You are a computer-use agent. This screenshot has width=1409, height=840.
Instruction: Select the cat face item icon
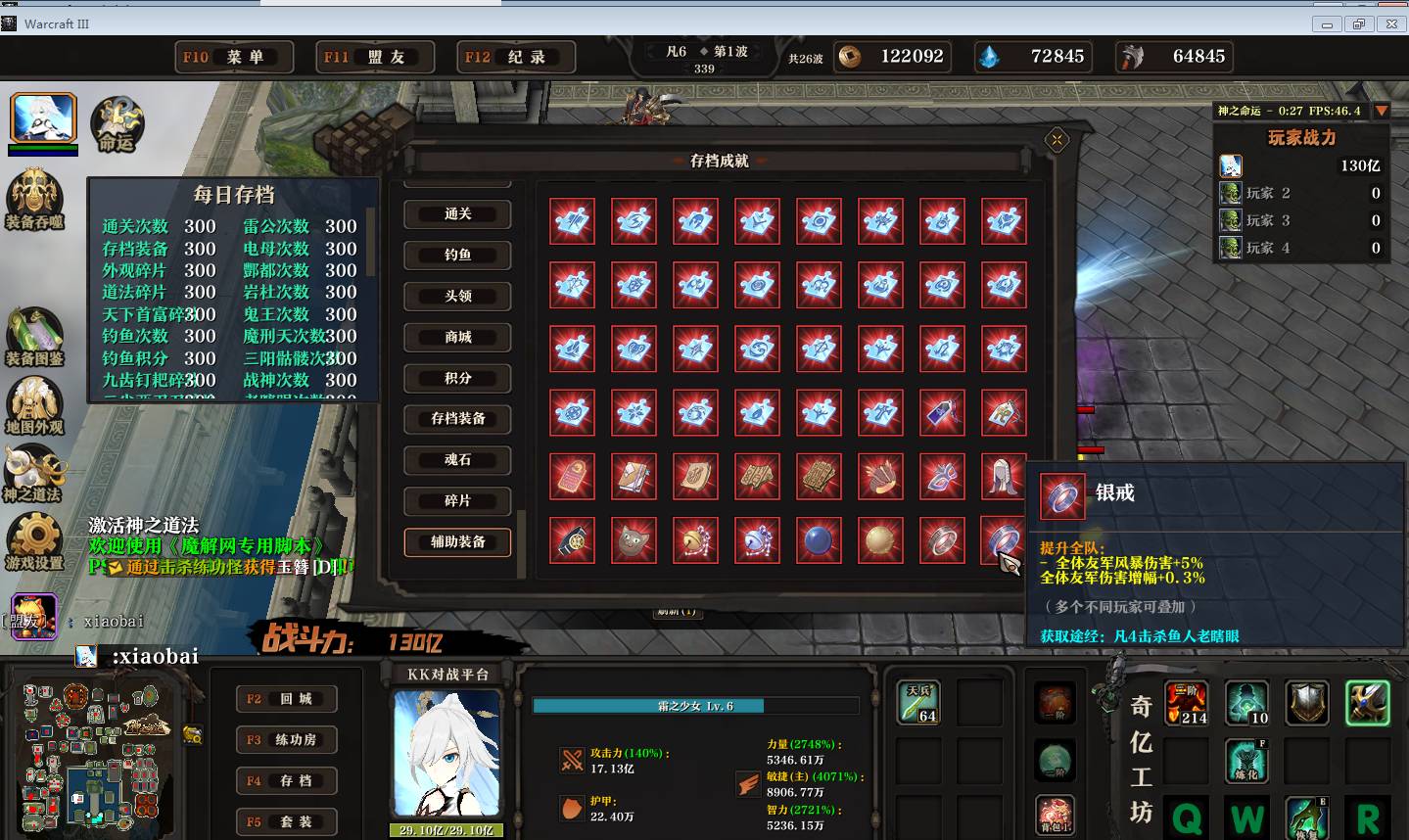tap(634, 540)
